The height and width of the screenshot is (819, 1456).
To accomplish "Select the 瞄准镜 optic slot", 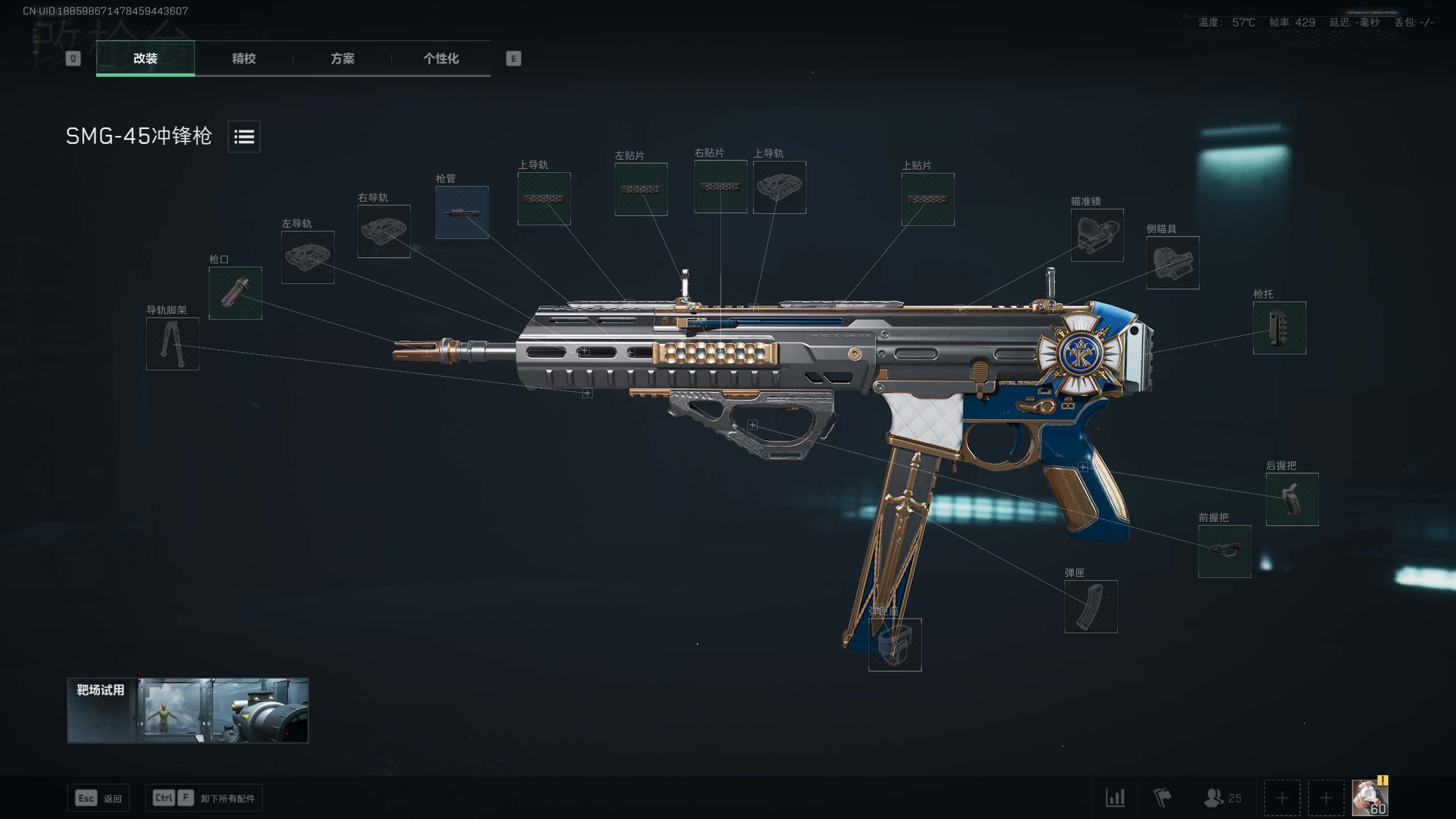I will click(x=1097, y=235).
